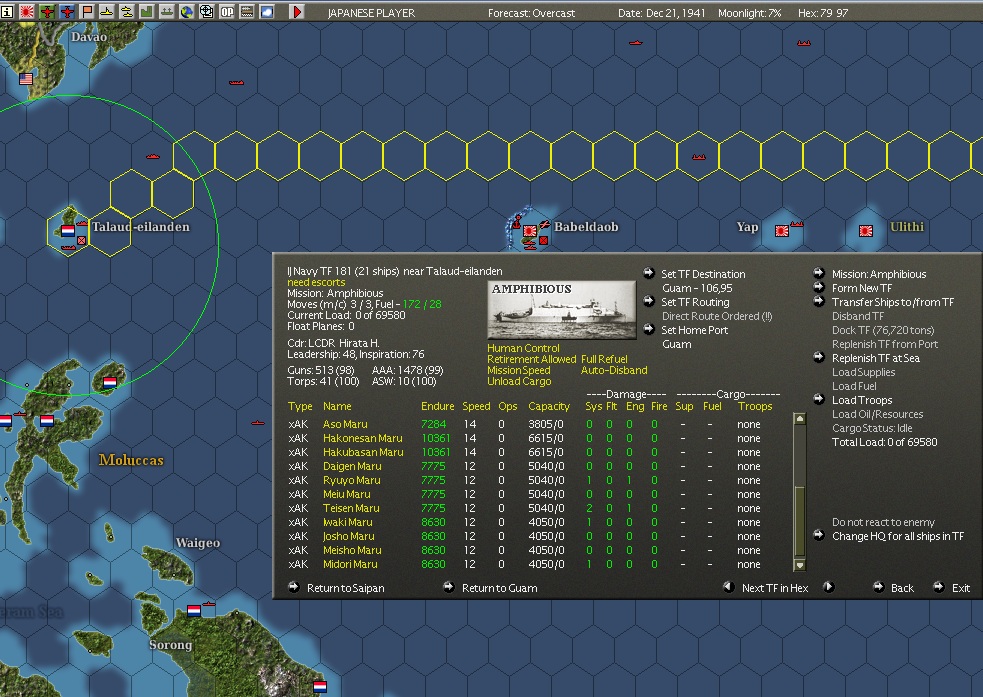Set the home port for this TF
The width and height of the screenshot is (983, 697).
pyautogui.click(x=693, y=330)
